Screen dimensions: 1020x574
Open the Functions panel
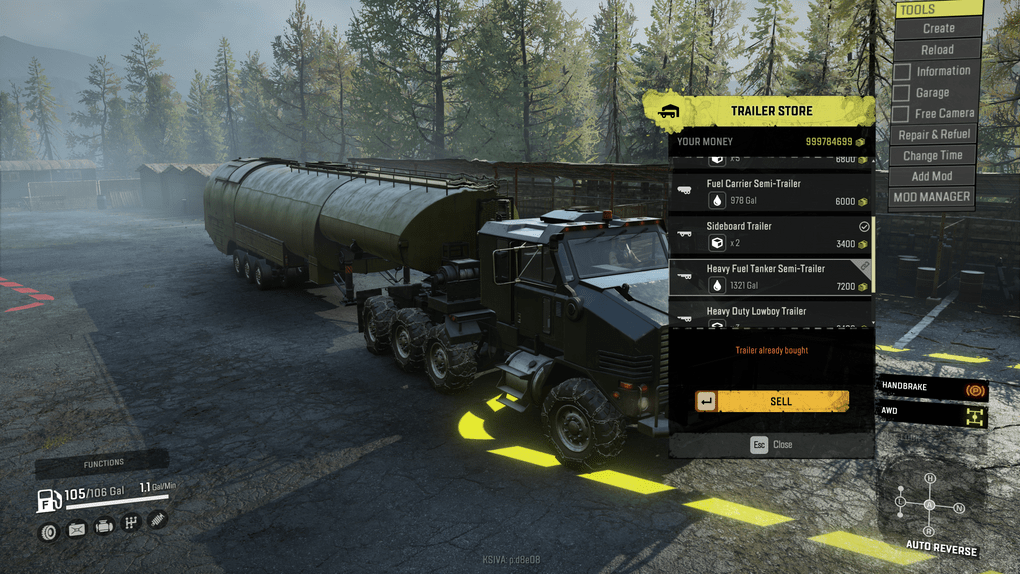point(104,464)
